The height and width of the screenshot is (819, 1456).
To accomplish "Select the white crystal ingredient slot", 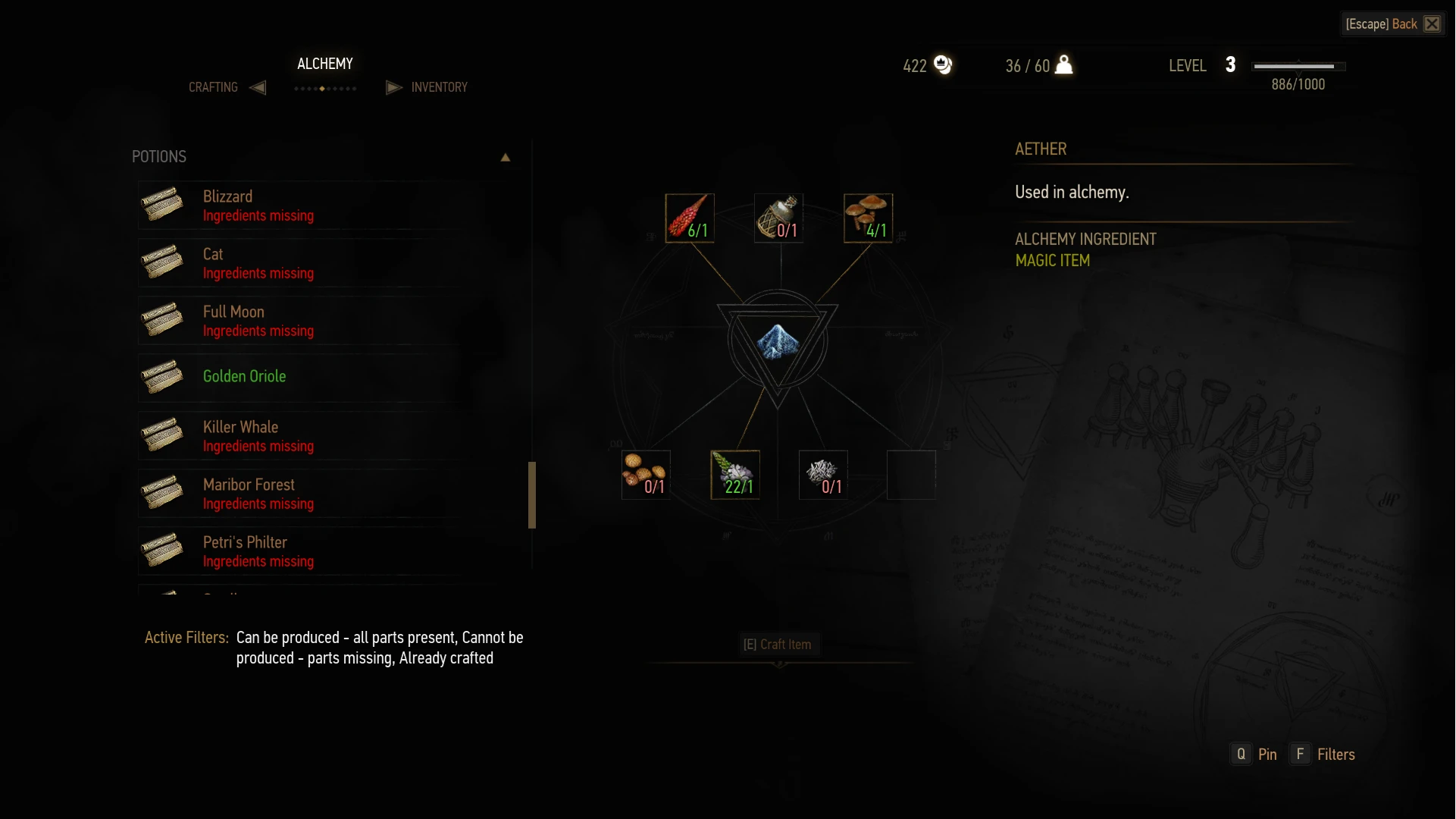I will 823,475.
